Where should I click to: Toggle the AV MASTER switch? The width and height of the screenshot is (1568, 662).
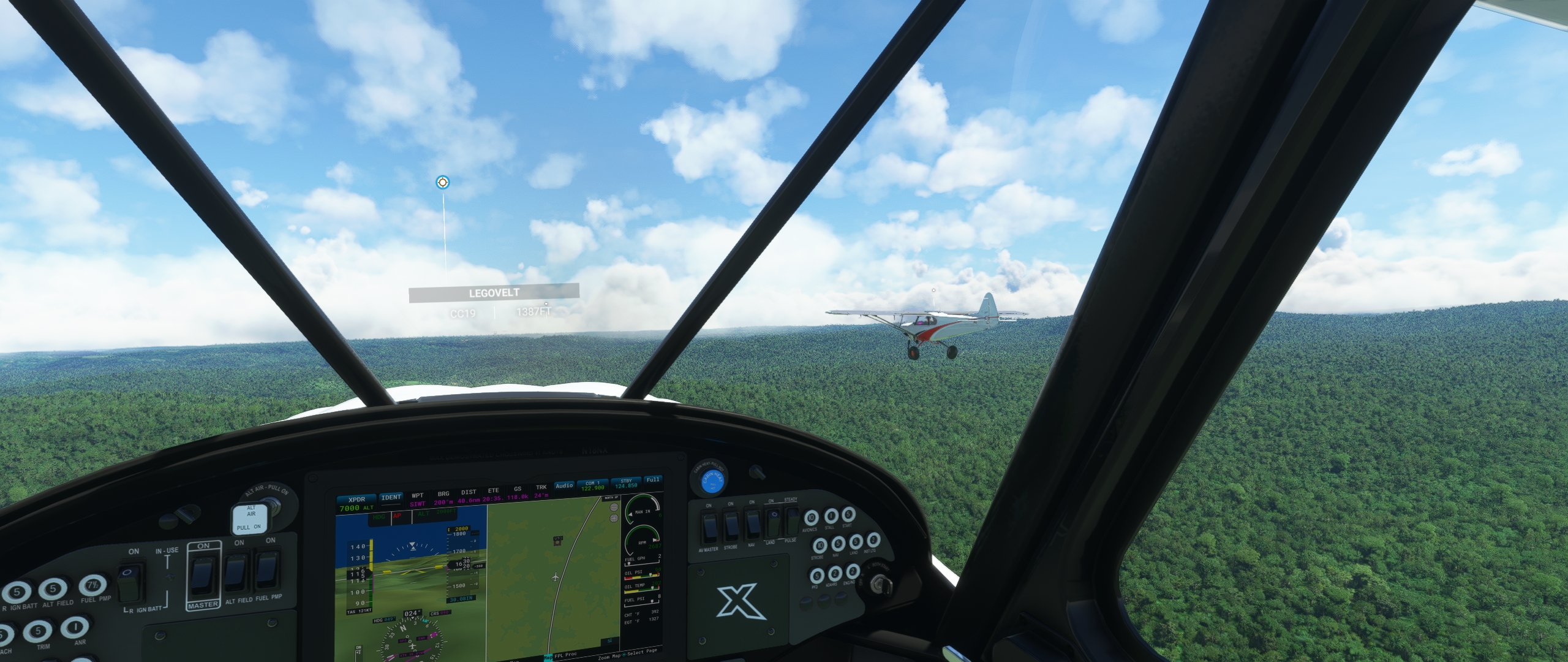coord(709,527)
